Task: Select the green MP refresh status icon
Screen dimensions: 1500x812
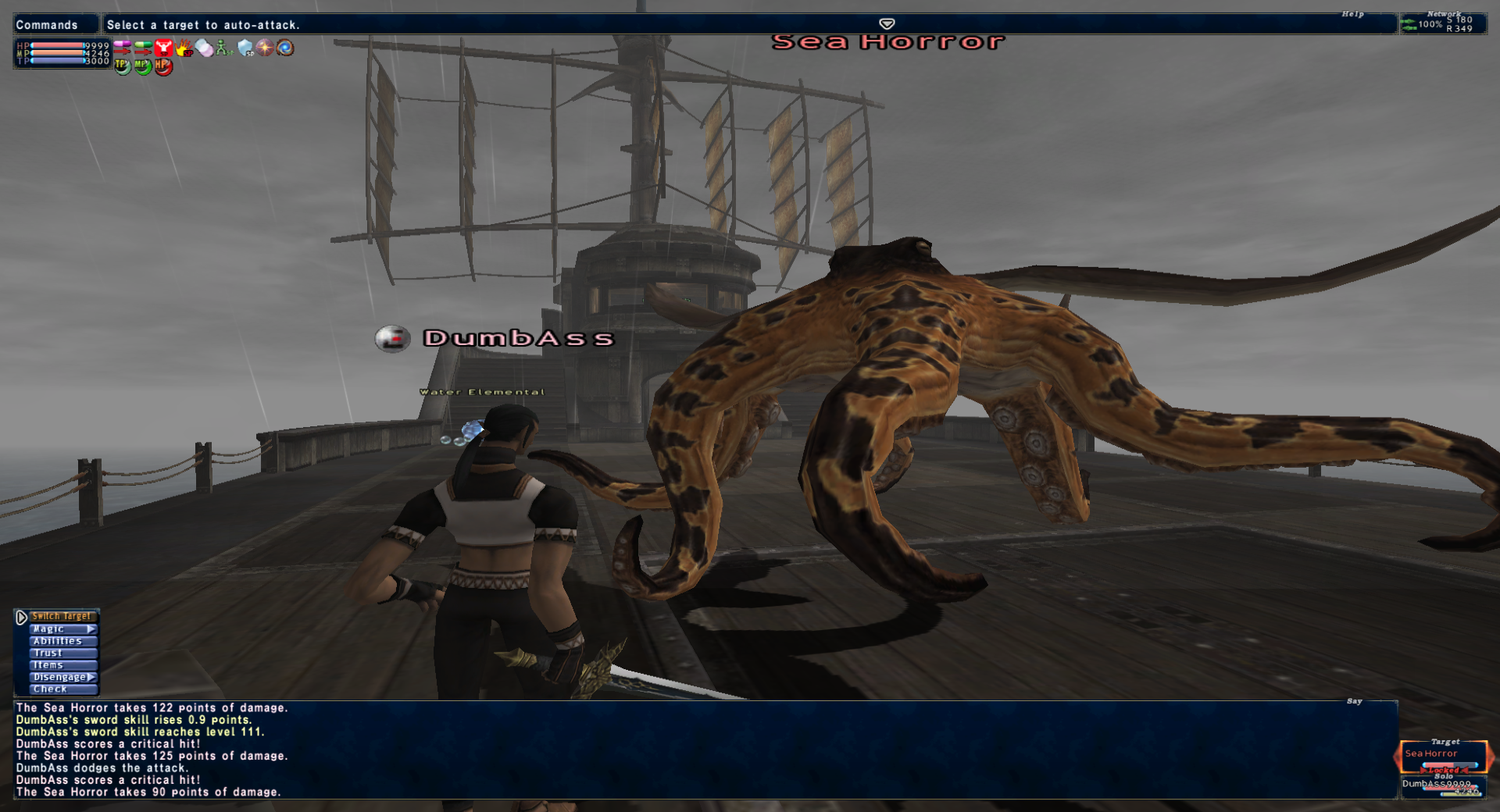Action: (x=143, y=66)
